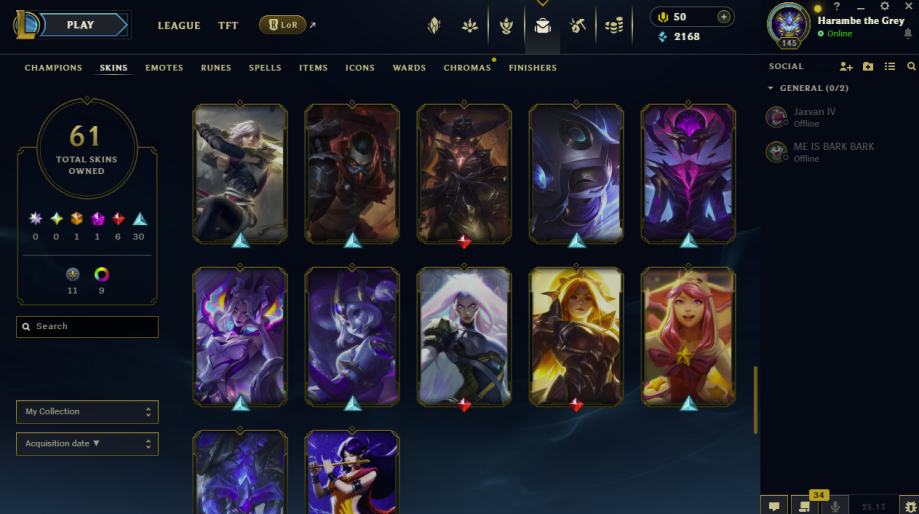Screen dimensions: 919x514
Task: Switch to the Wards tab
Action: pyautogui.click(x=408, y=68)
